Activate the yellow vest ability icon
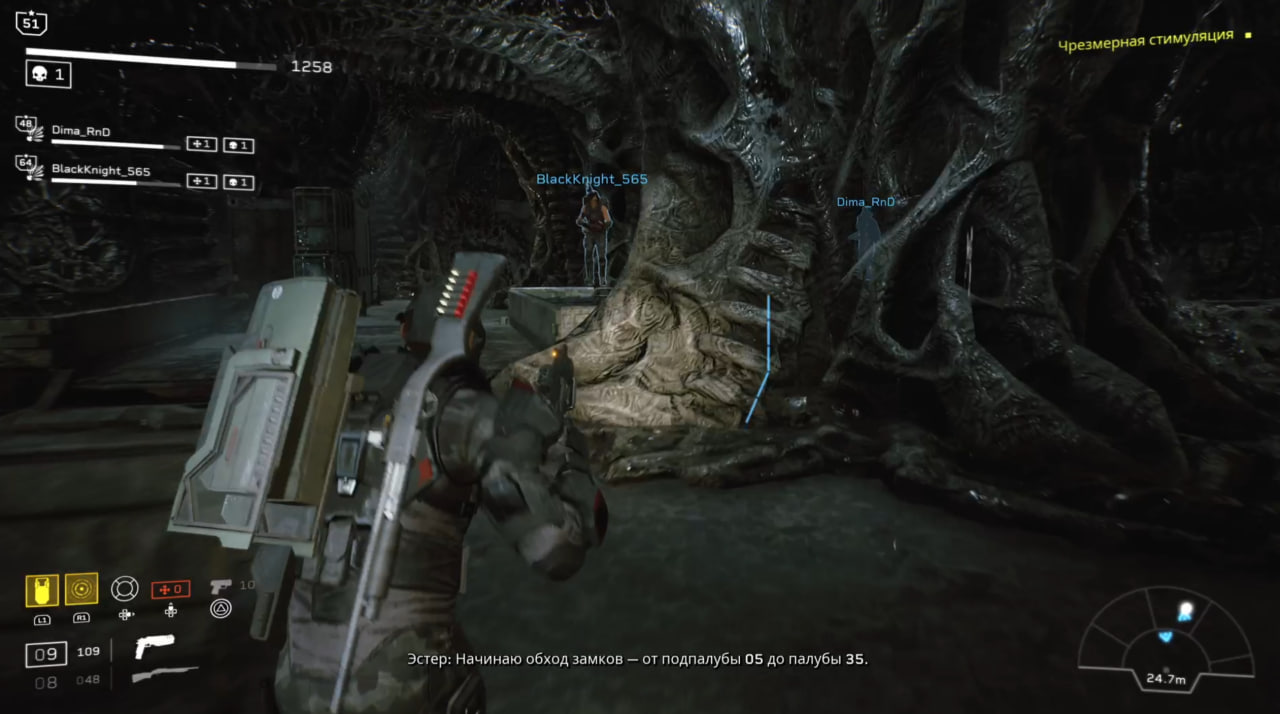The width and height of the screenshot is (1280, 714). pos(42,590)
